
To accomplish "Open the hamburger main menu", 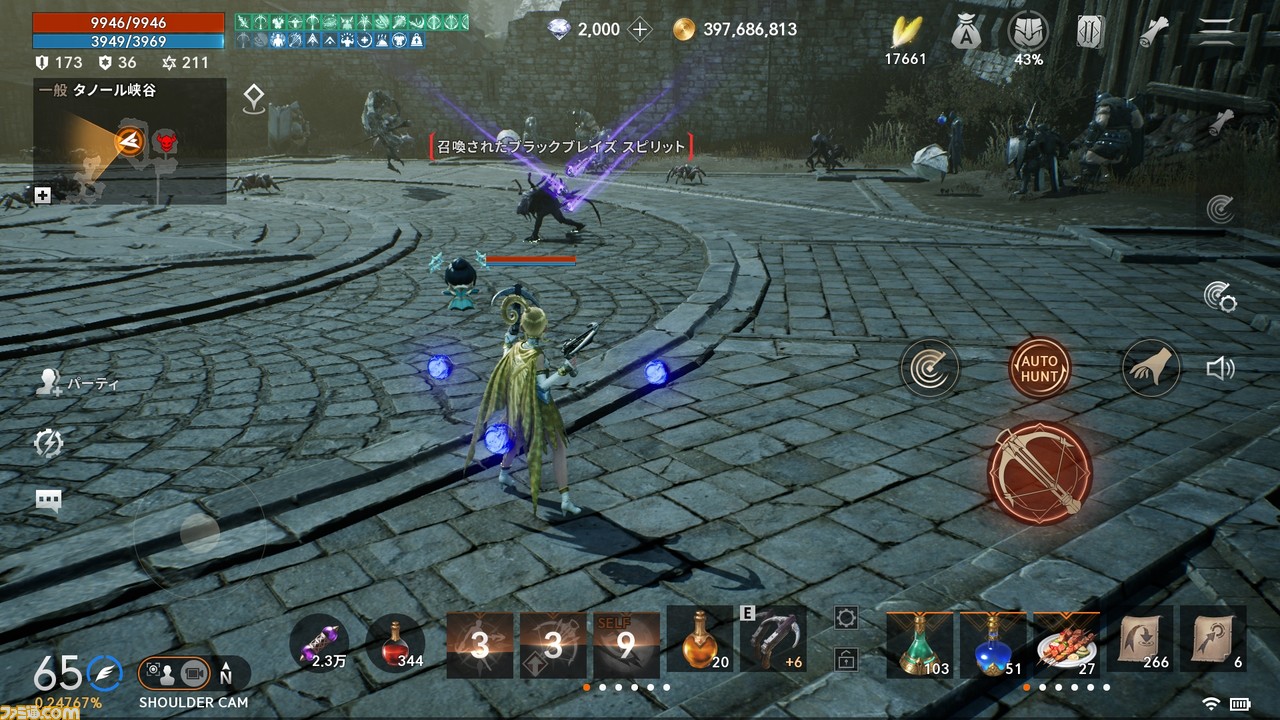I will (x=1216, y=32).
